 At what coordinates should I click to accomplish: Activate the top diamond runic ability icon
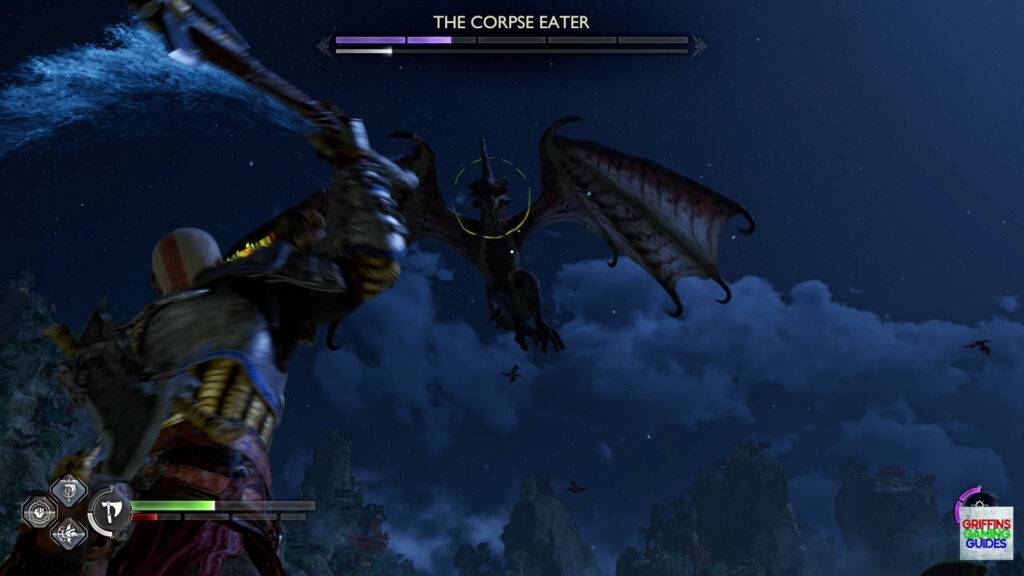click(69, 489)
